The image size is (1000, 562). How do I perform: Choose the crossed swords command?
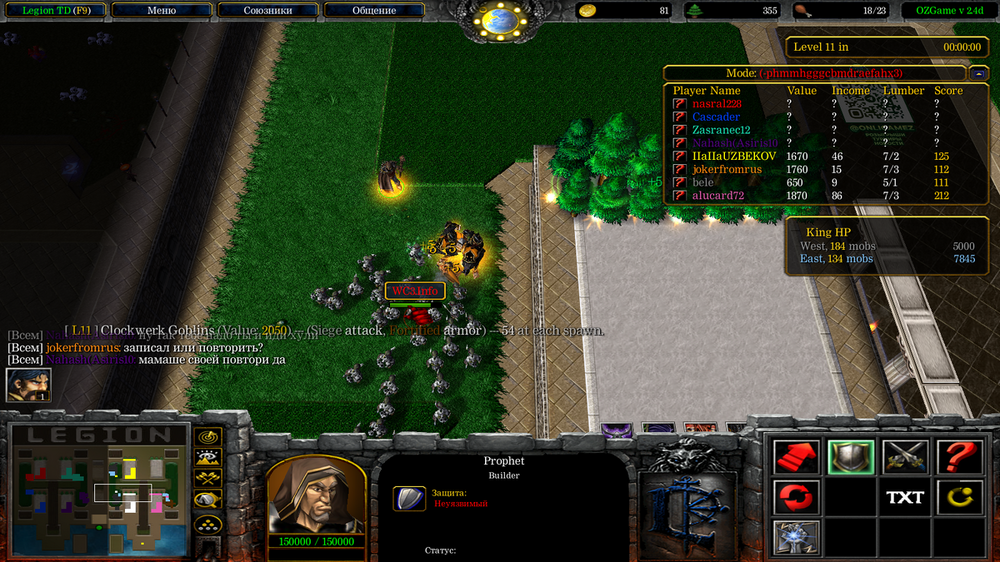tap(905, 457)
